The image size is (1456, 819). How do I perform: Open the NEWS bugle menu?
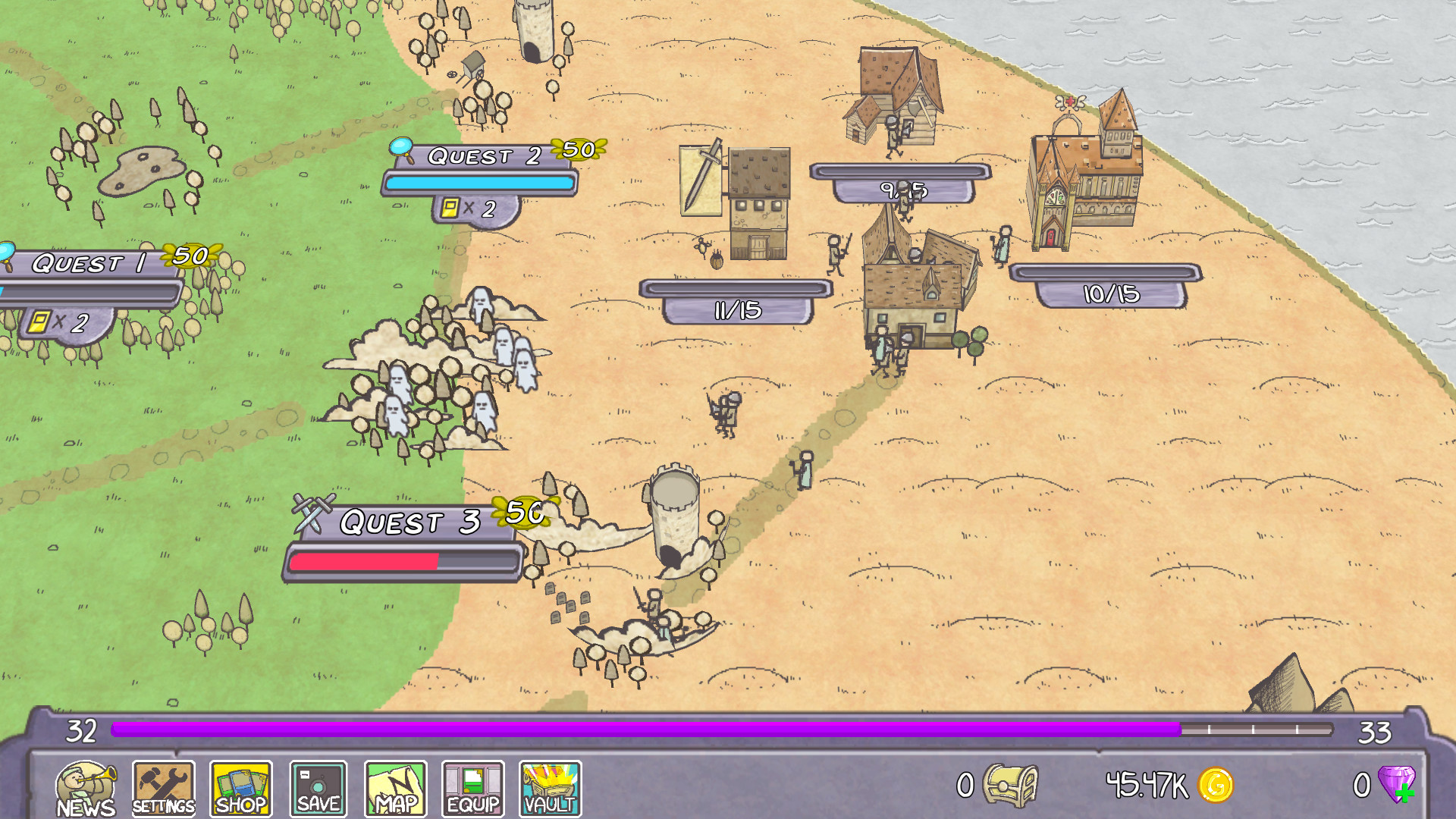tap(86, 786)
